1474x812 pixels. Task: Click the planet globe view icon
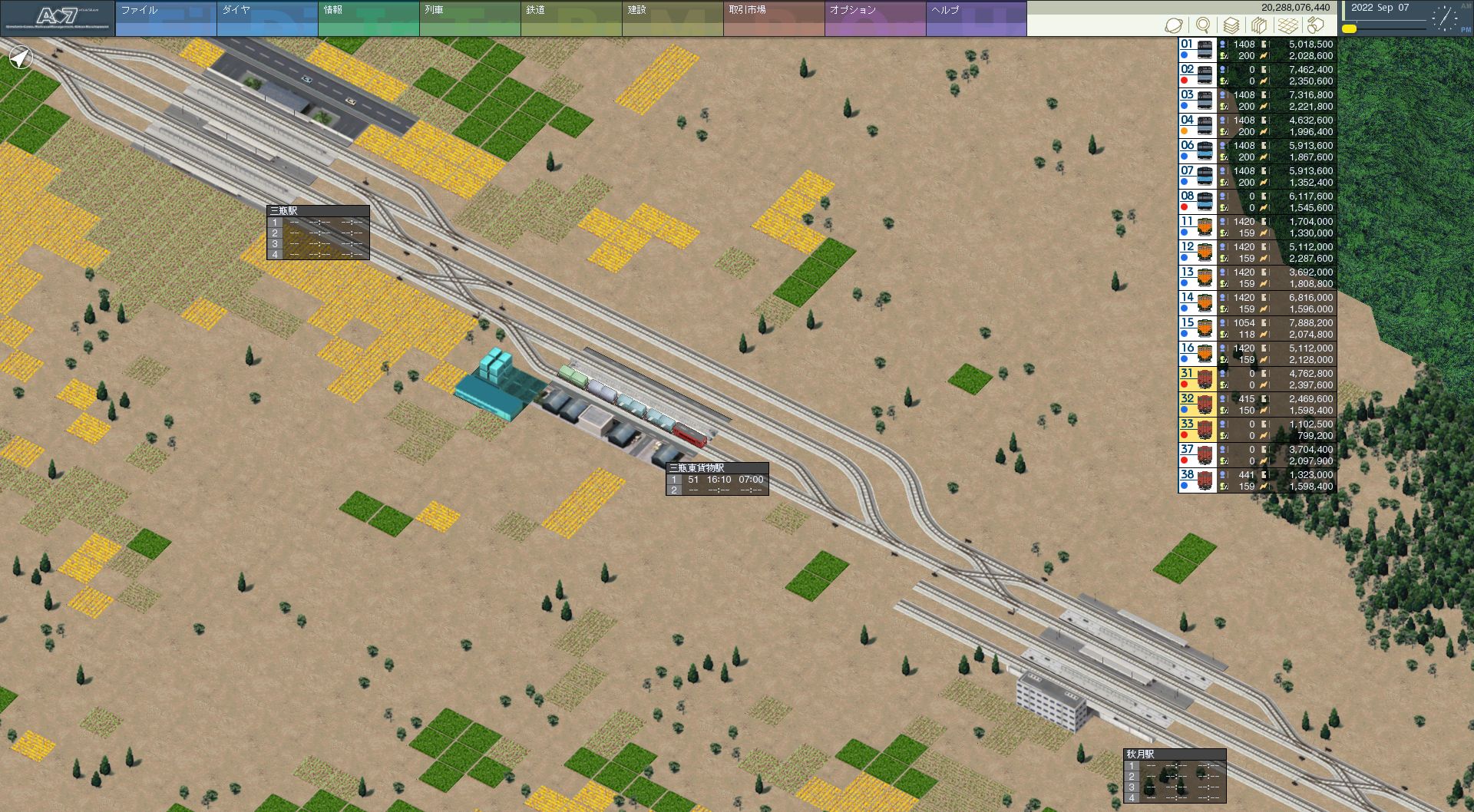(x=1174, y=25)
